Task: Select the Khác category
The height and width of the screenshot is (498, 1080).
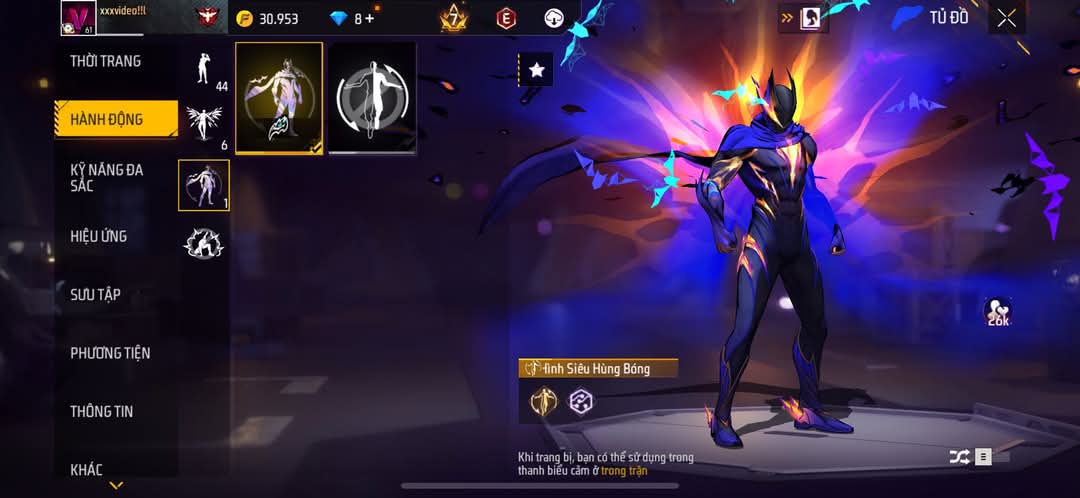Action: point(87,469)
